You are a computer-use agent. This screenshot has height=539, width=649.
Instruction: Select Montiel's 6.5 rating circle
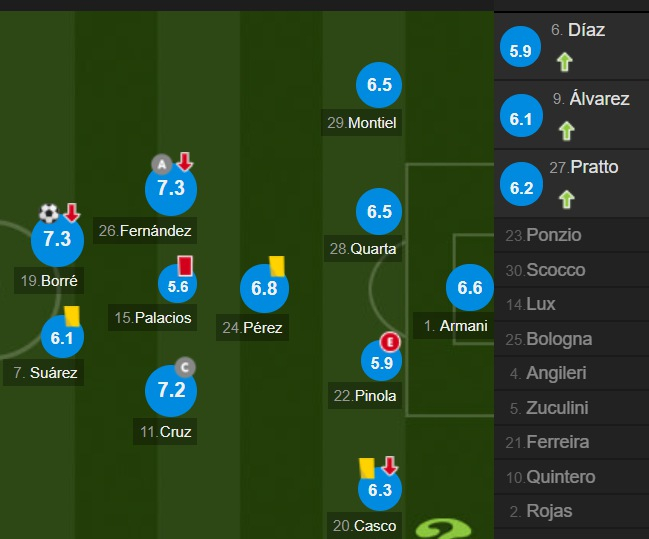379,86
